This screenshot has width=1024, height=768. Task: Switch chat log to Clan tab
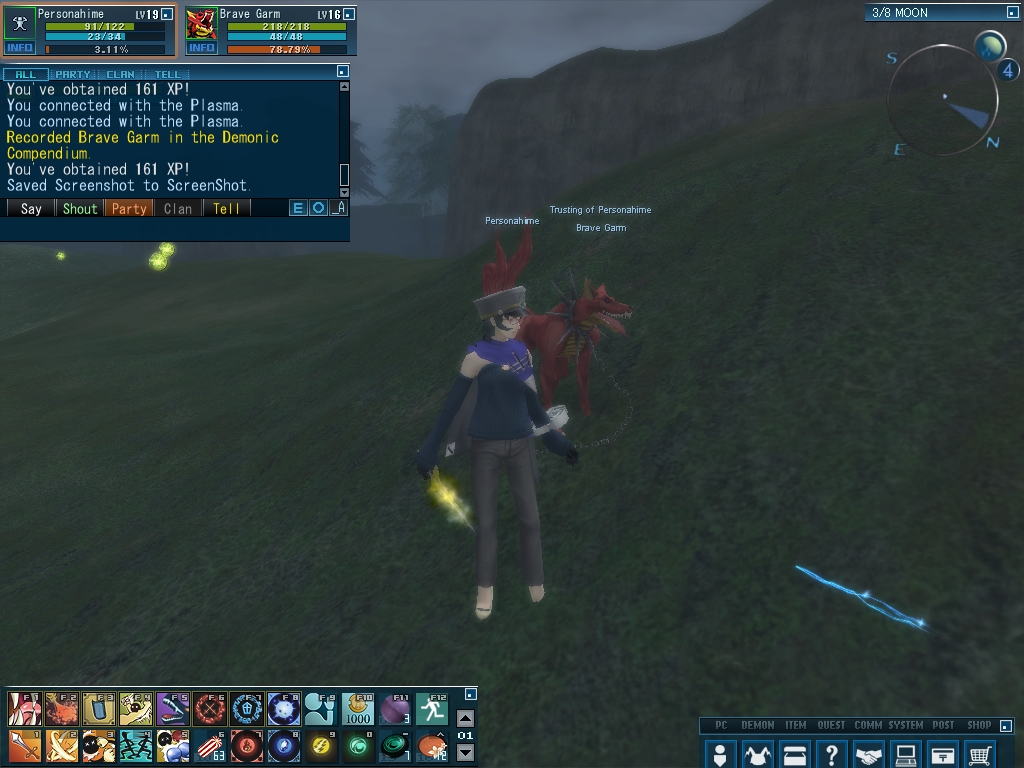(x=120, y=74)
